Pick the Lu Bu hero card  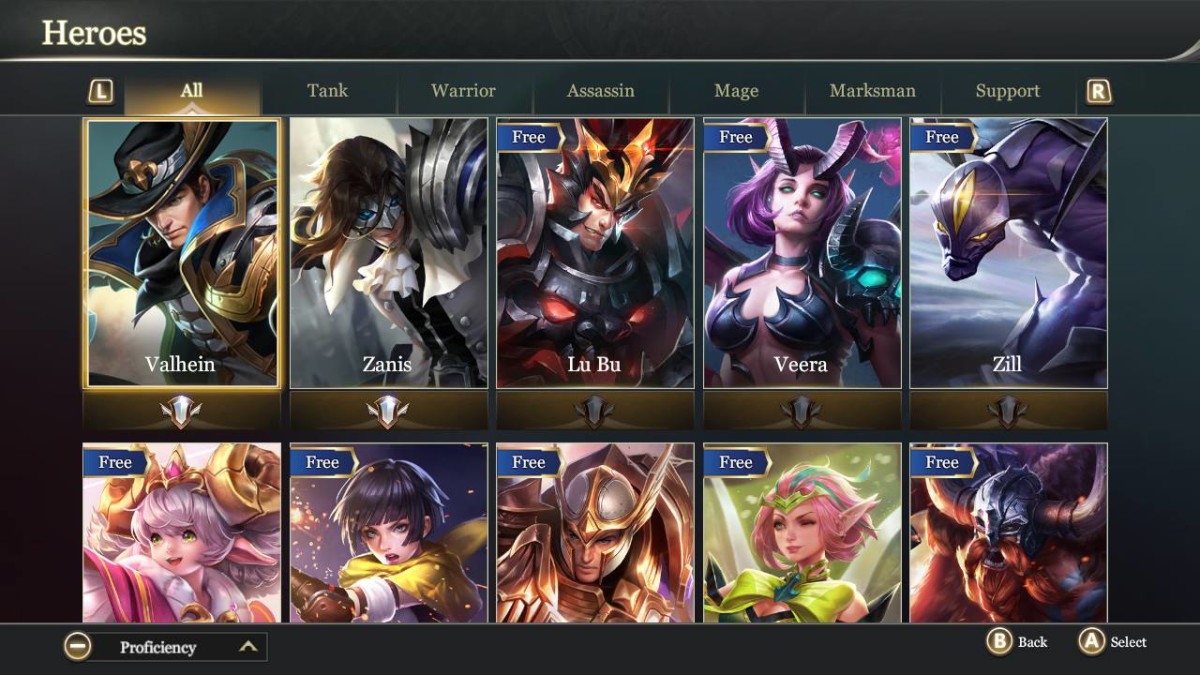pos(595,253)
